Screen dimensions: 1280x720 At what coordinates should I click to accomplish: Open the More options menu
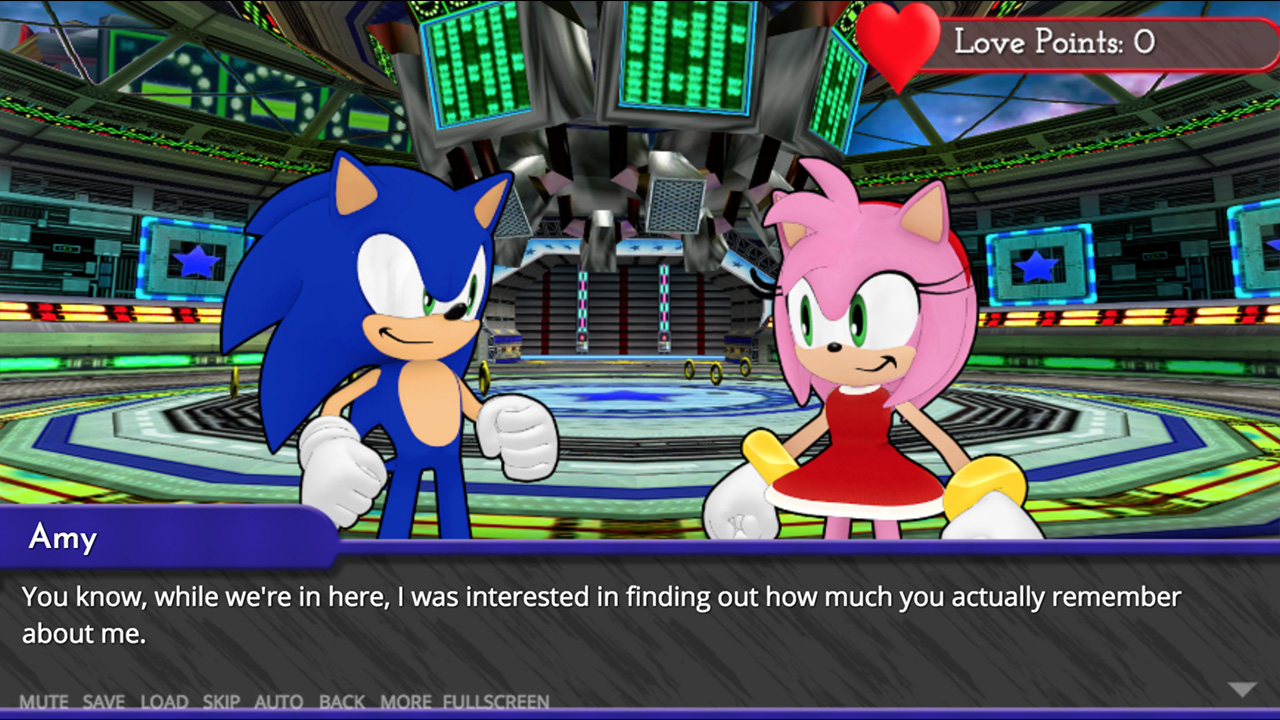(x=406, y=702)
